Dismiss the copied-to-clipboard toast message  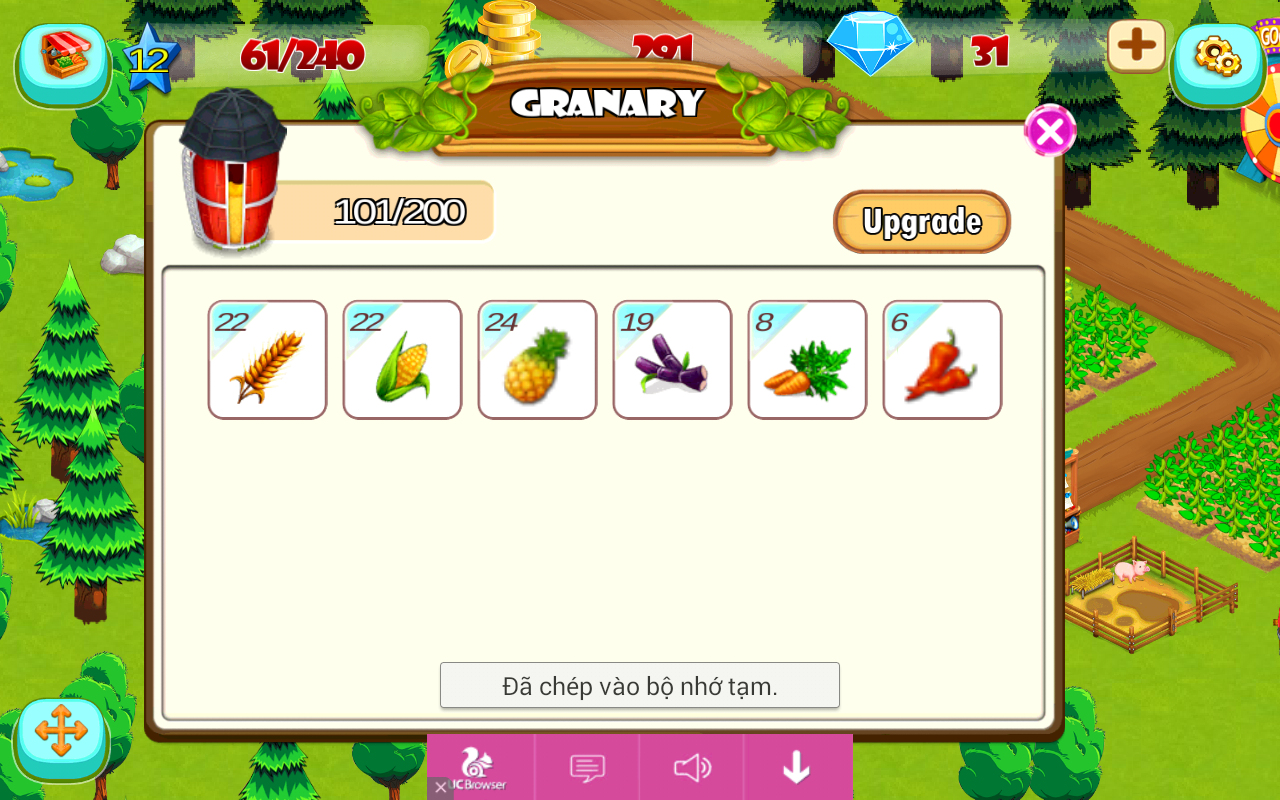(x=639, y=685)
